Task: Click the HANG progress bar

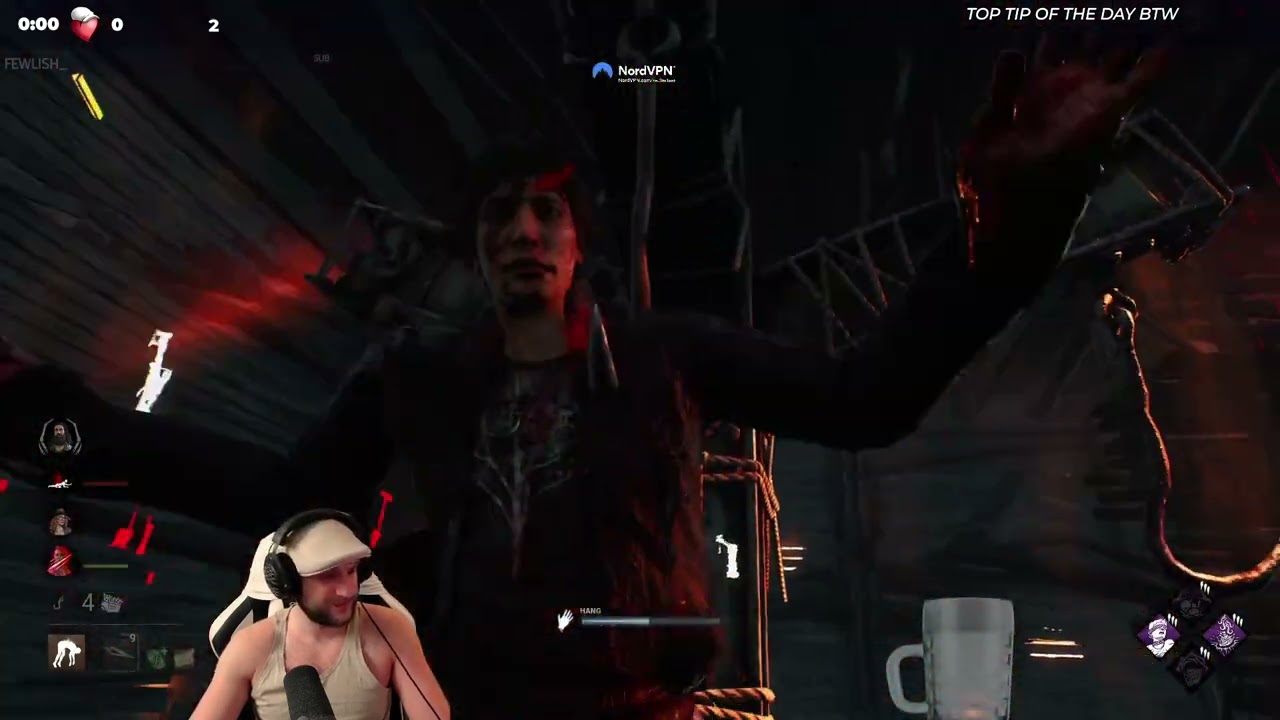Action: click(x=650, y=622)
